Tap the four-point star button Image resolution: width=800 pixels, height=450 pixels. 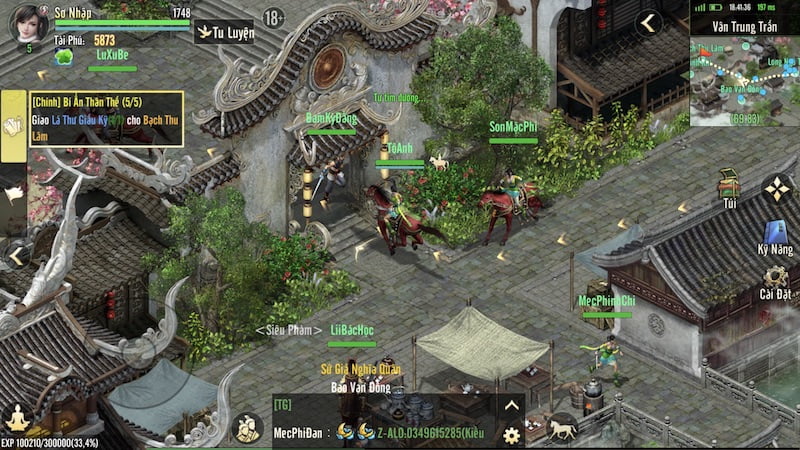[776, 187]
